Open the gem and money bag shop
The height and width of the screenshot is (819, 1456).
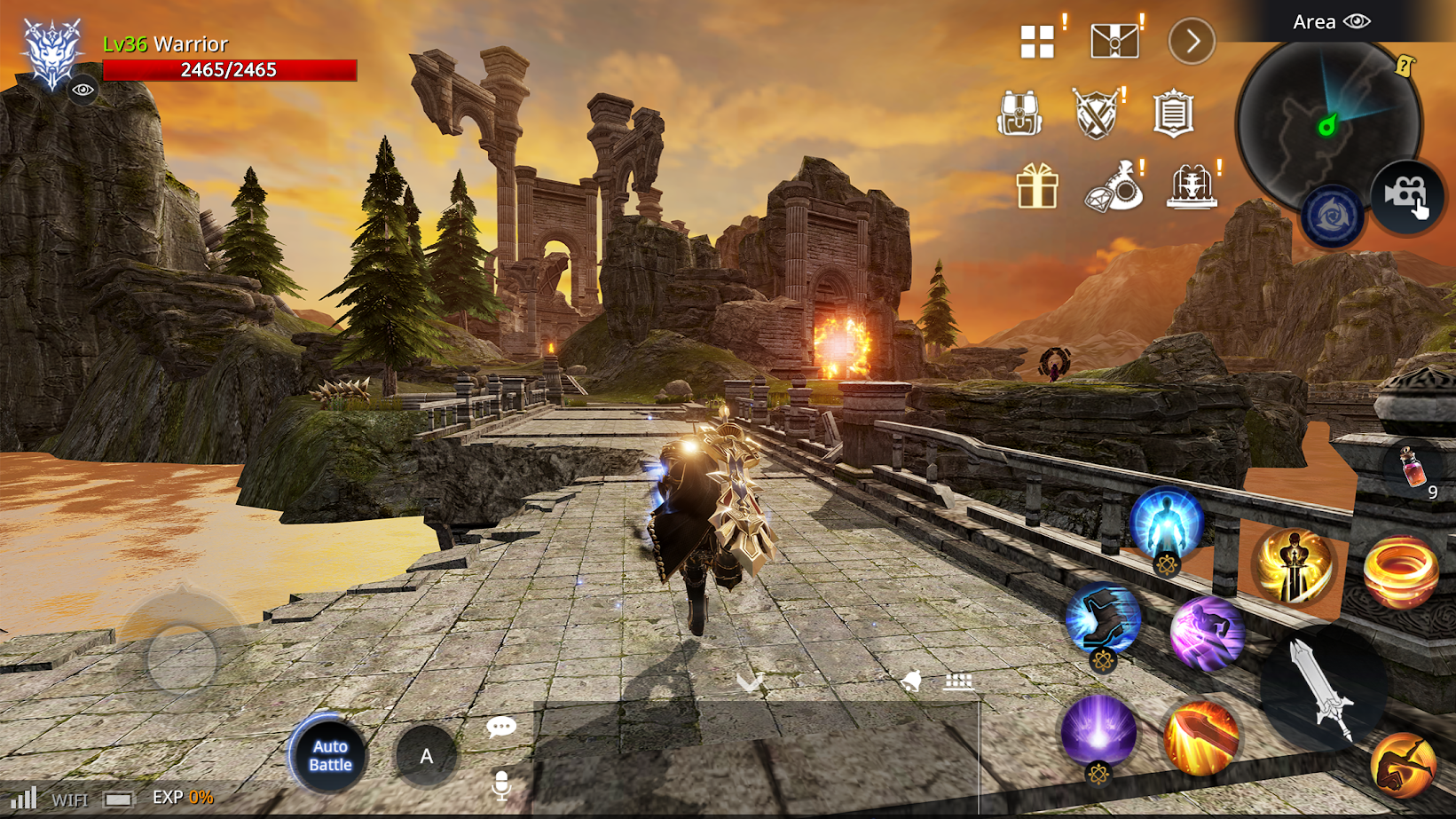(x=1114, y=186)
